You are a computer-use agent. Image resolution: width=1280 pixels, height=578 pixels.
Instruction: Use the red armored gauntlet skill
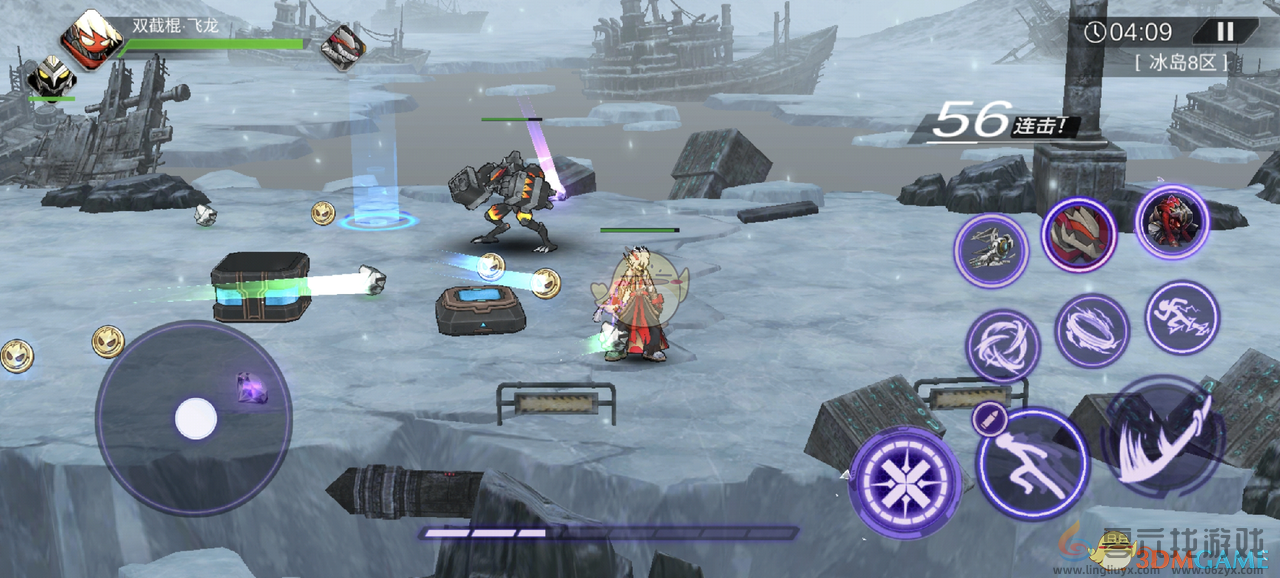[x=1078, y=235]
